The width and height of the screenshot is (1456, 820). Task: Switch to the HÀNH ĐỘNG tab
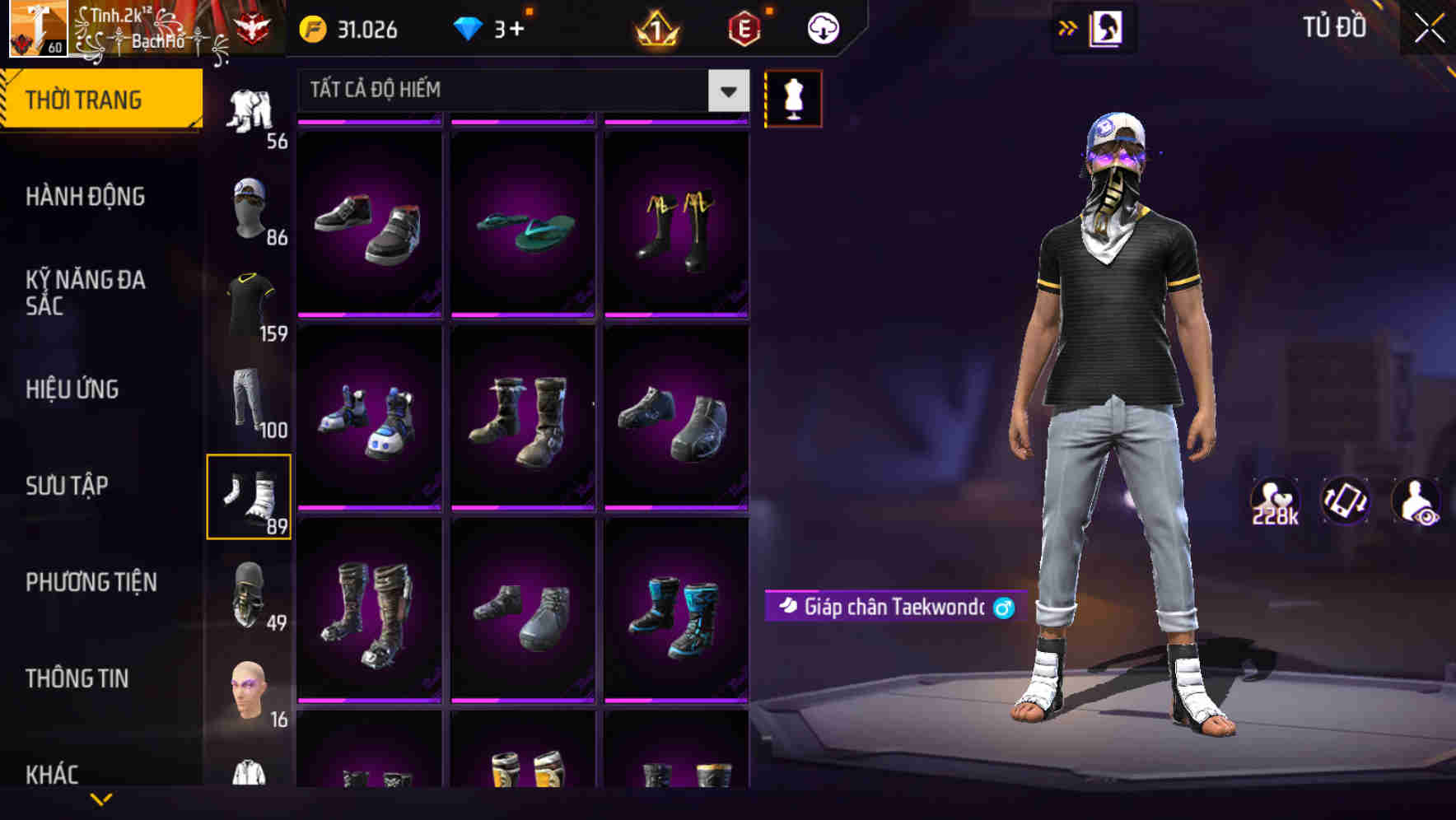(86, 197)
